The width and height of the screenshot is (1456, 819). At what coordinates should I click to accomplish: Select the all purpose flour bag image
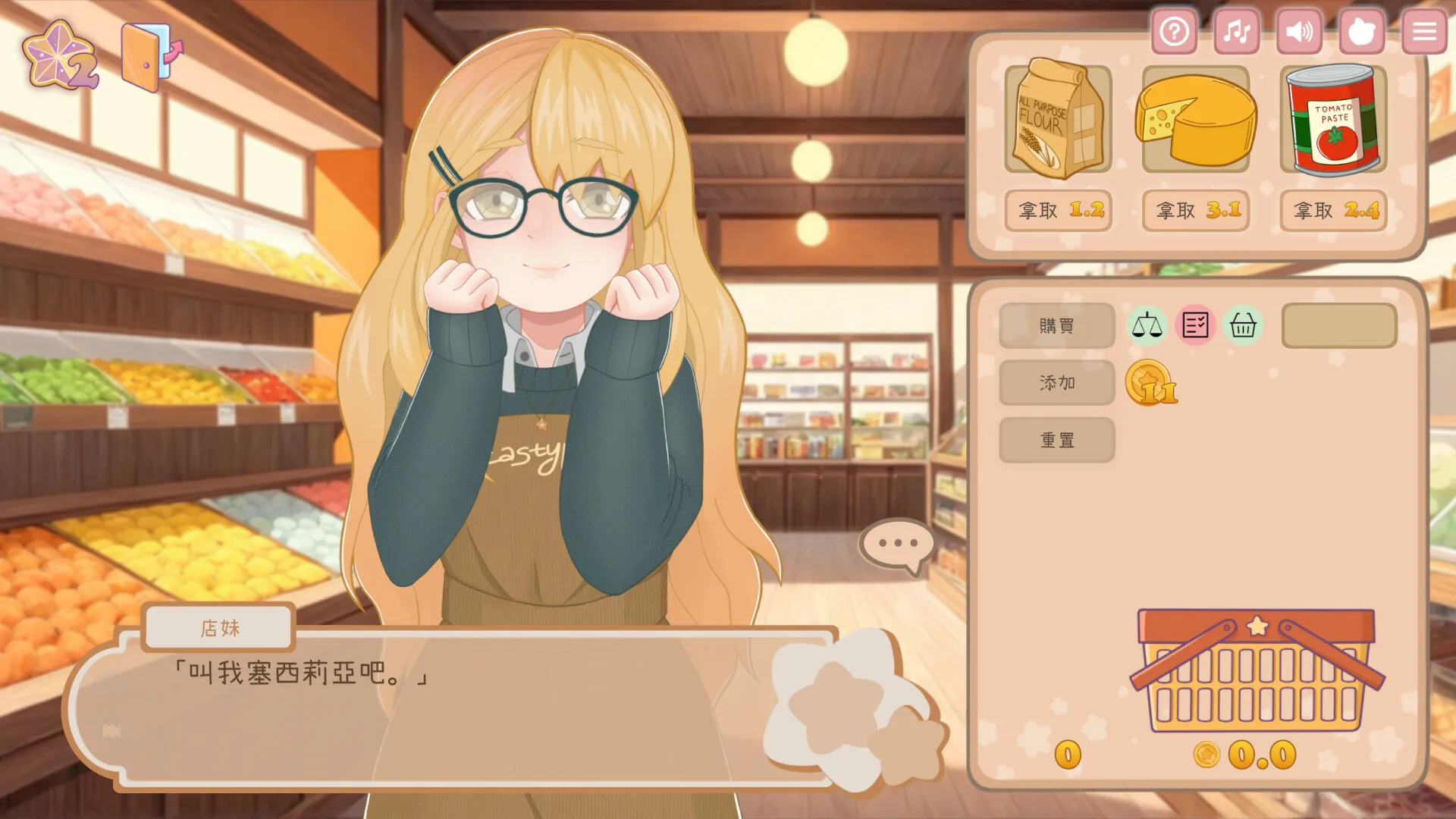pyautogui.click(x=1057, y=120)
